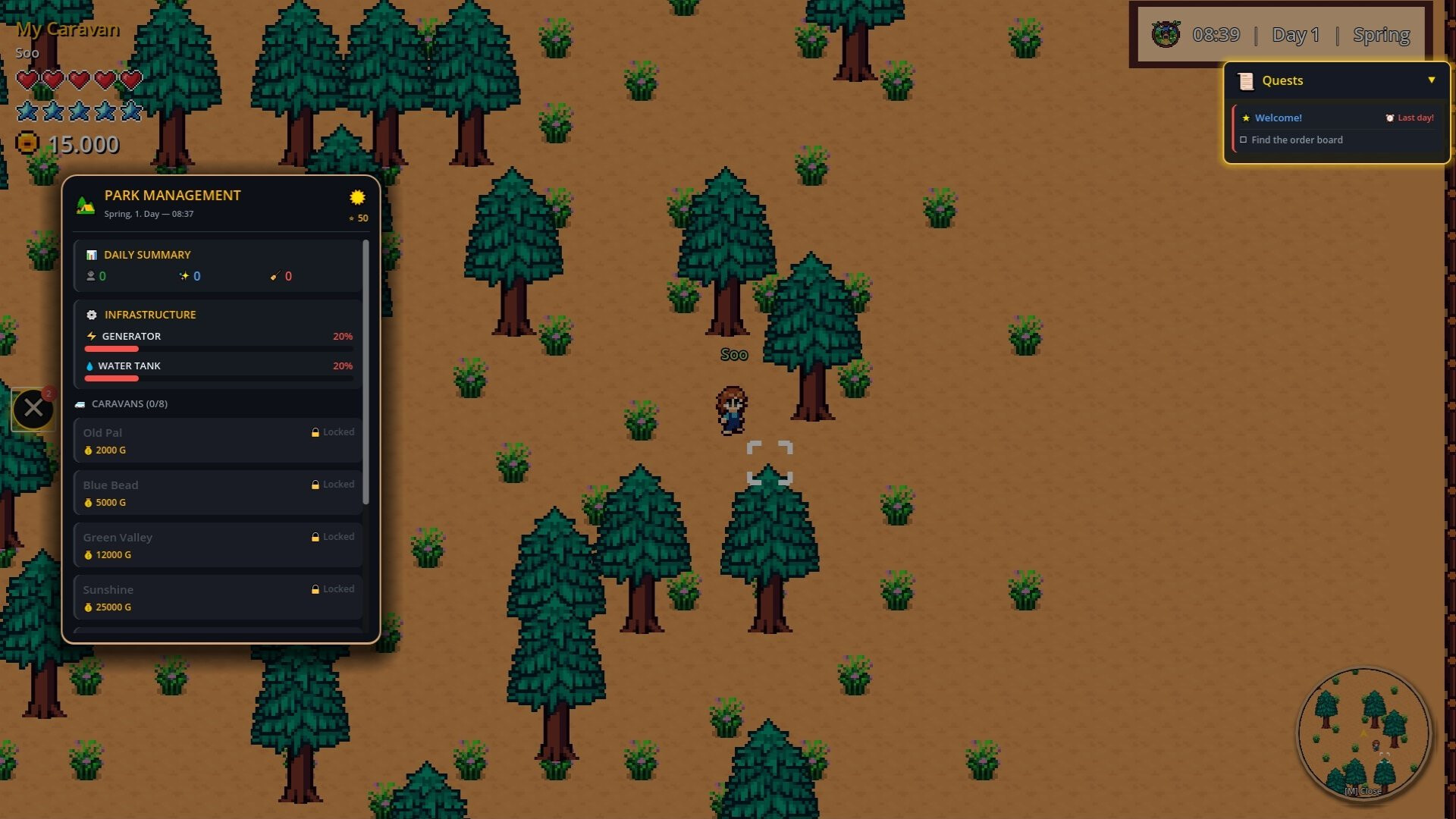Select the Day 1 indicator
Screen dimensions: 1456x819
(x=1296, y=34)
